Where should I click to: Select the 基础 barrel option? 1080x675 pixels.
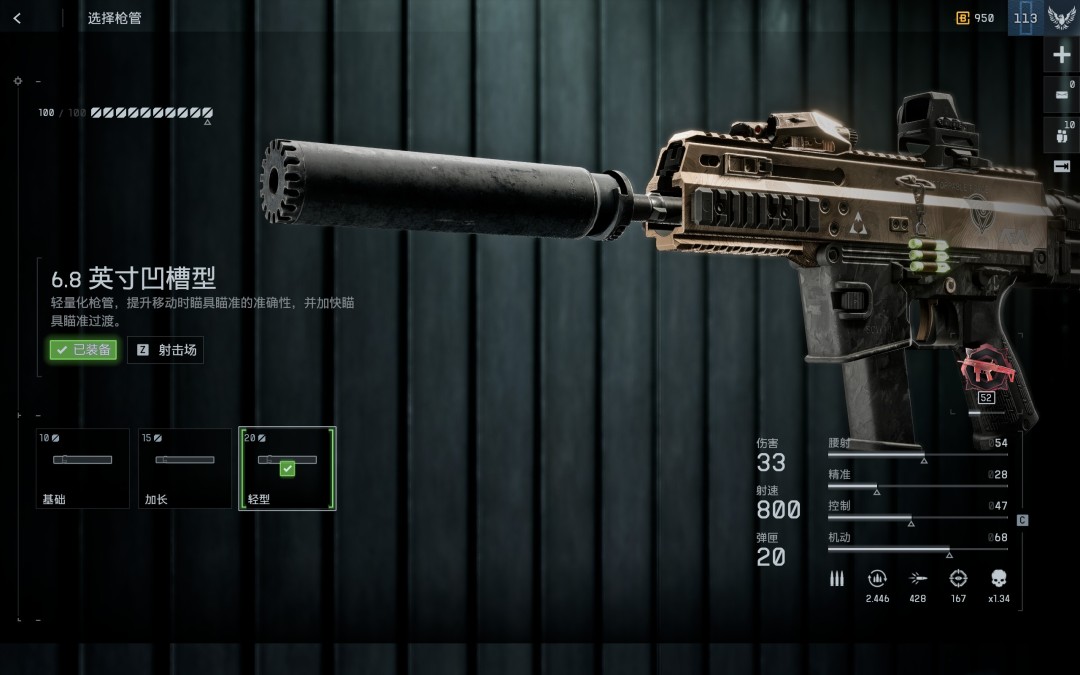(x=83, y=468)
